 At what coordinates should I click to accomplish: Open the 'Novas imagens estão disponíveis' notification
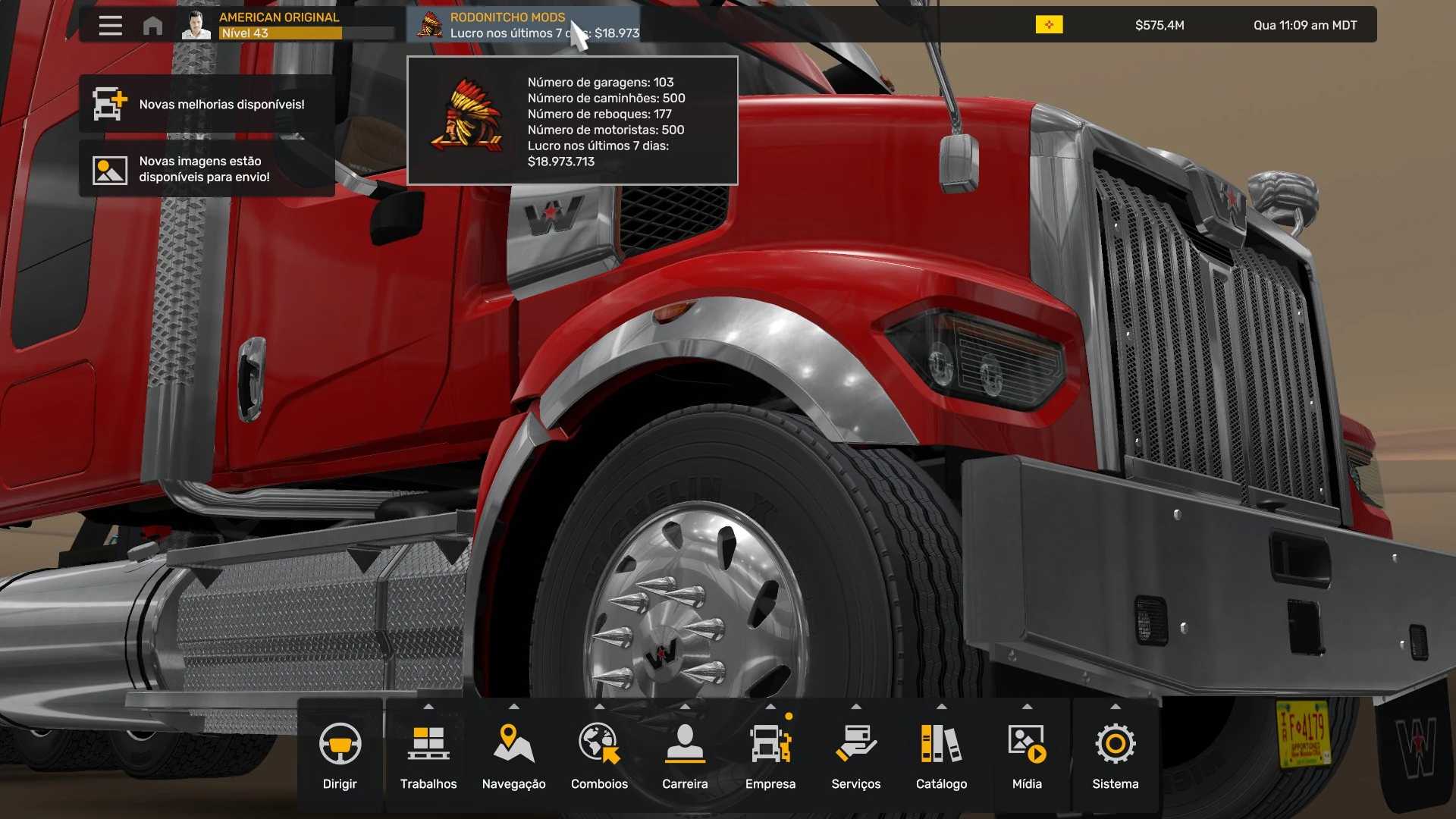click(206, 169)
